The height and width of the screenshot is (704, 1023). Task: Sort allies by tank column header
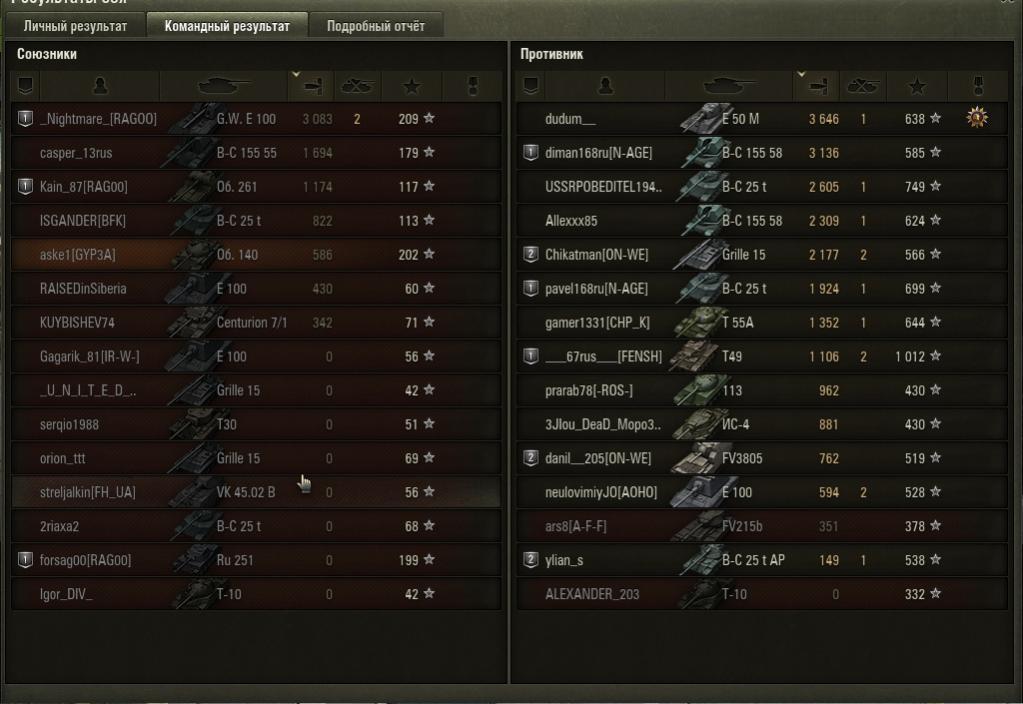coord(224,86)
